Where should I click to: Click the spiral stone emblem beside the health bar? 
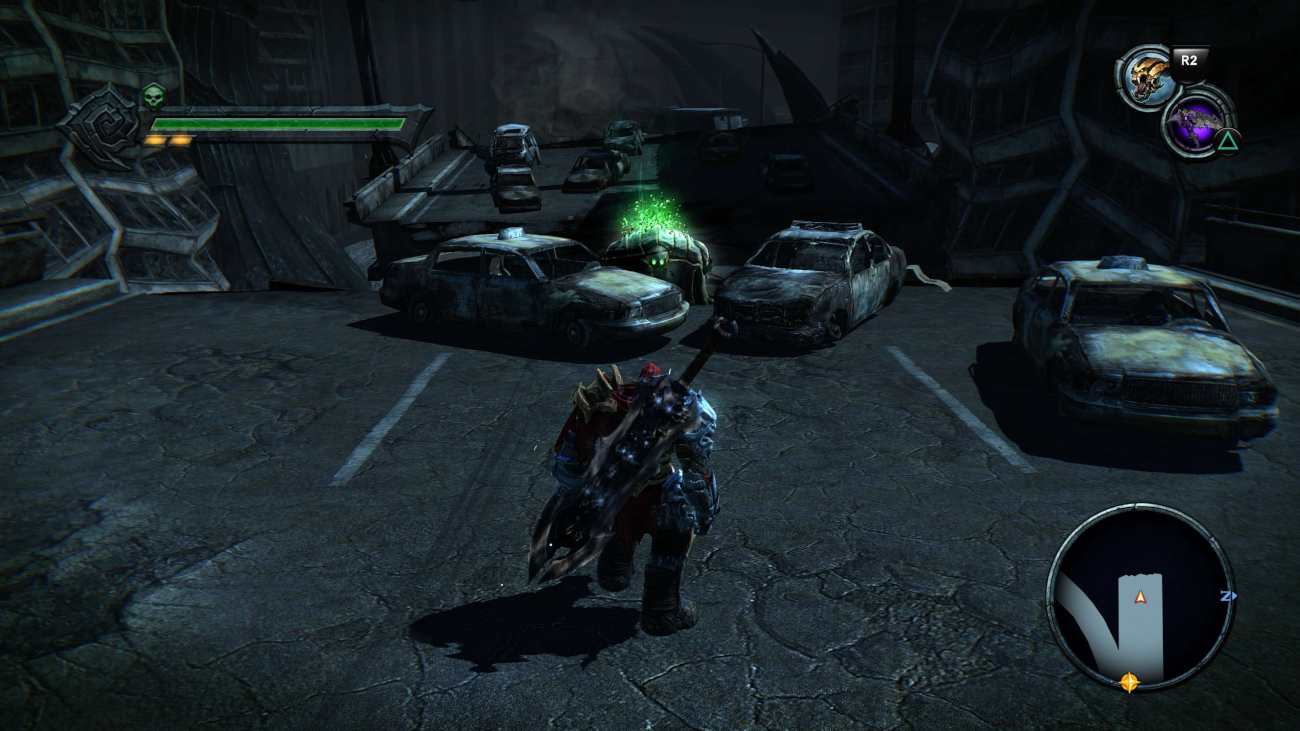[x=102, y=125]
